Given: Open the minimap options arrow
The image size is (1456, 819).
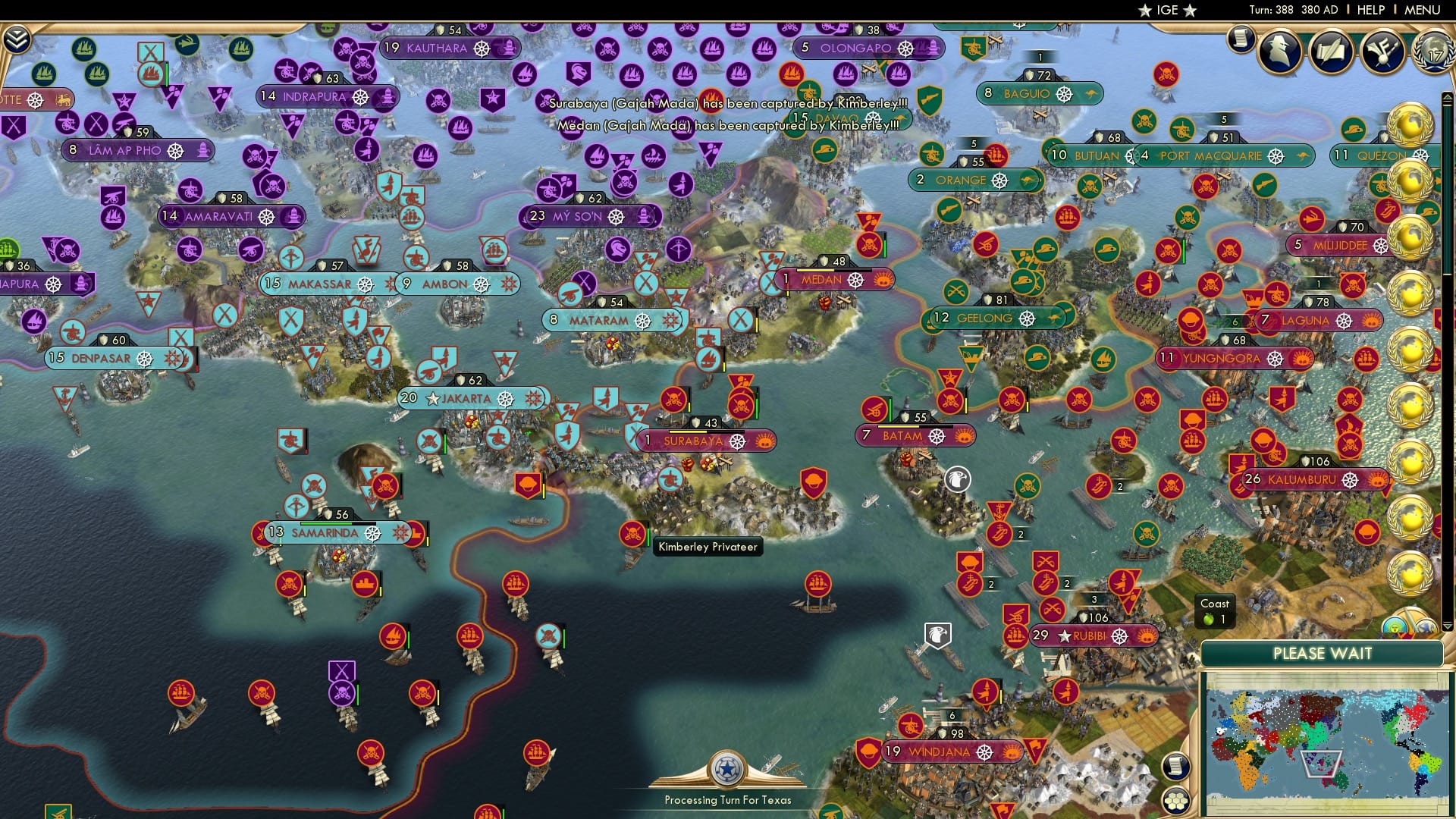Looking at the screenshot, I should pyautogui.click(x=1446, y=626).
